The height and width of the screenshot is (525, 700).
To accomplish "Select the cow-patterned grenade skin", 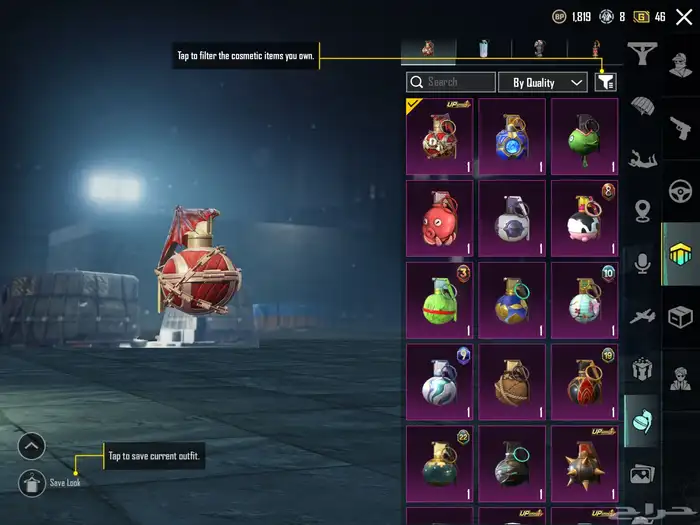I will [584, 217].
